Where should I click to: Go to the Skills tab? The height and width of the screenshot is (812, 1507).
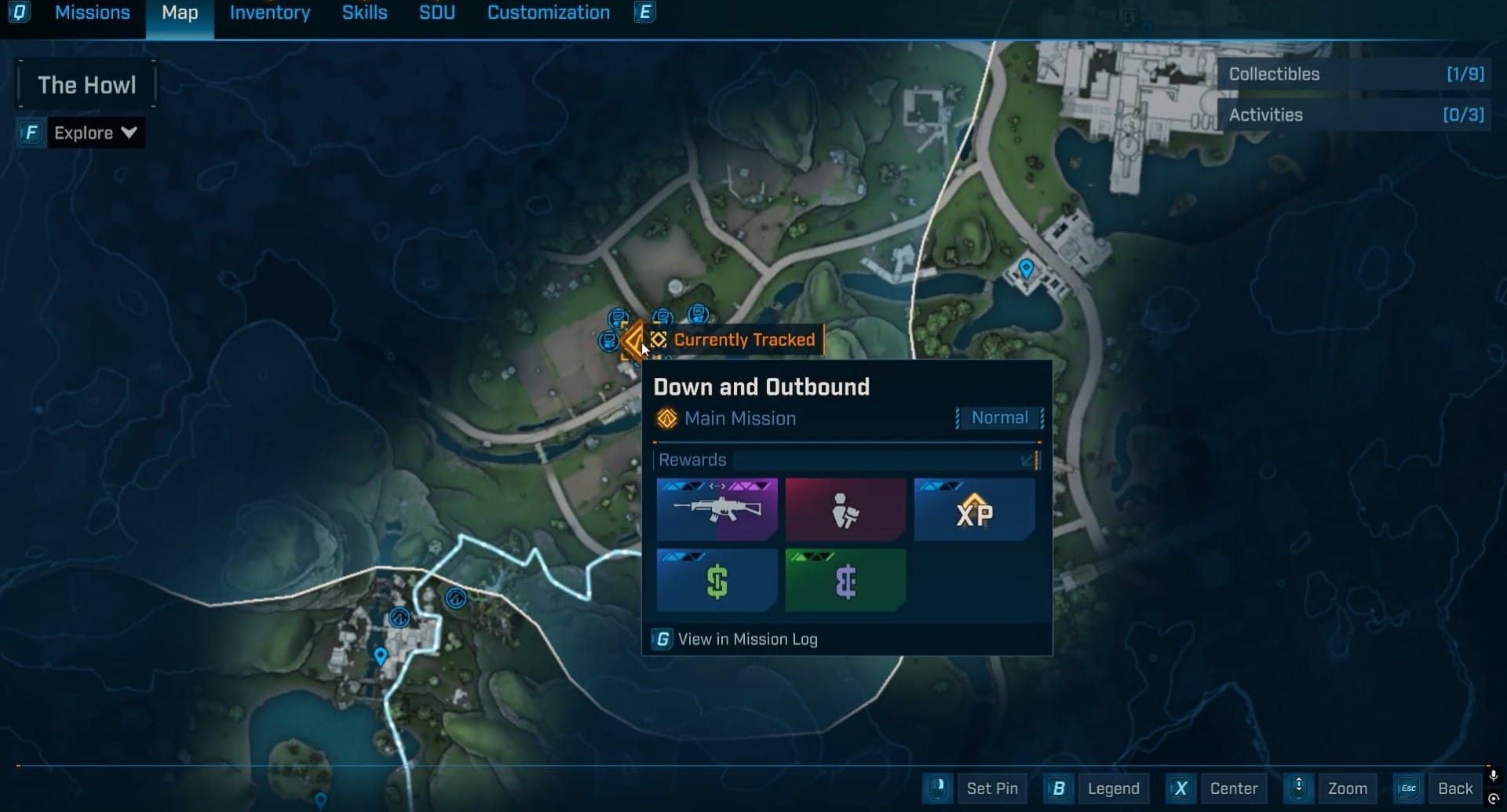click(x=364, y=13)
